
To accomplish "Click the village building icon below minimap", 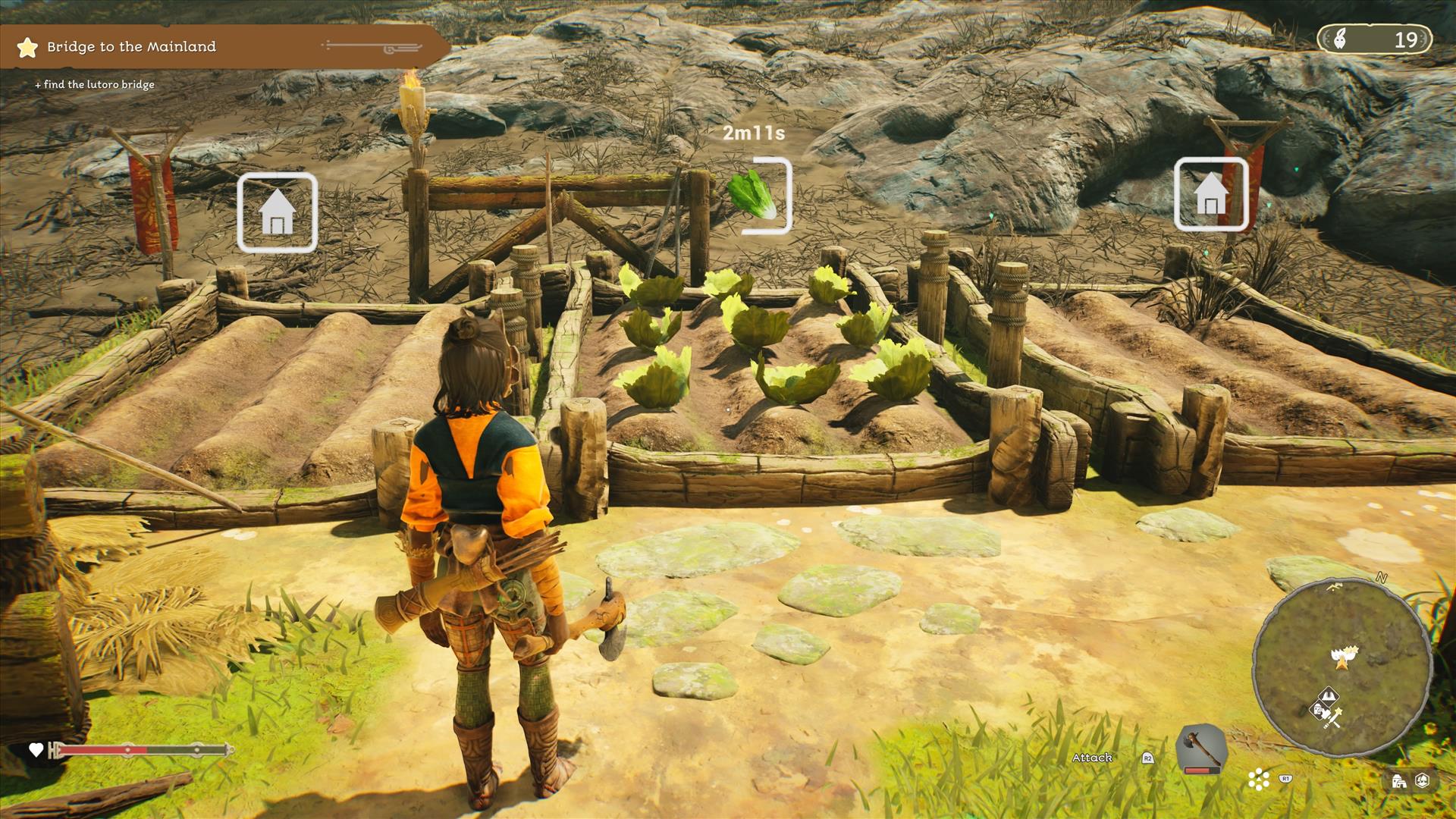I will click(1399, 780).
